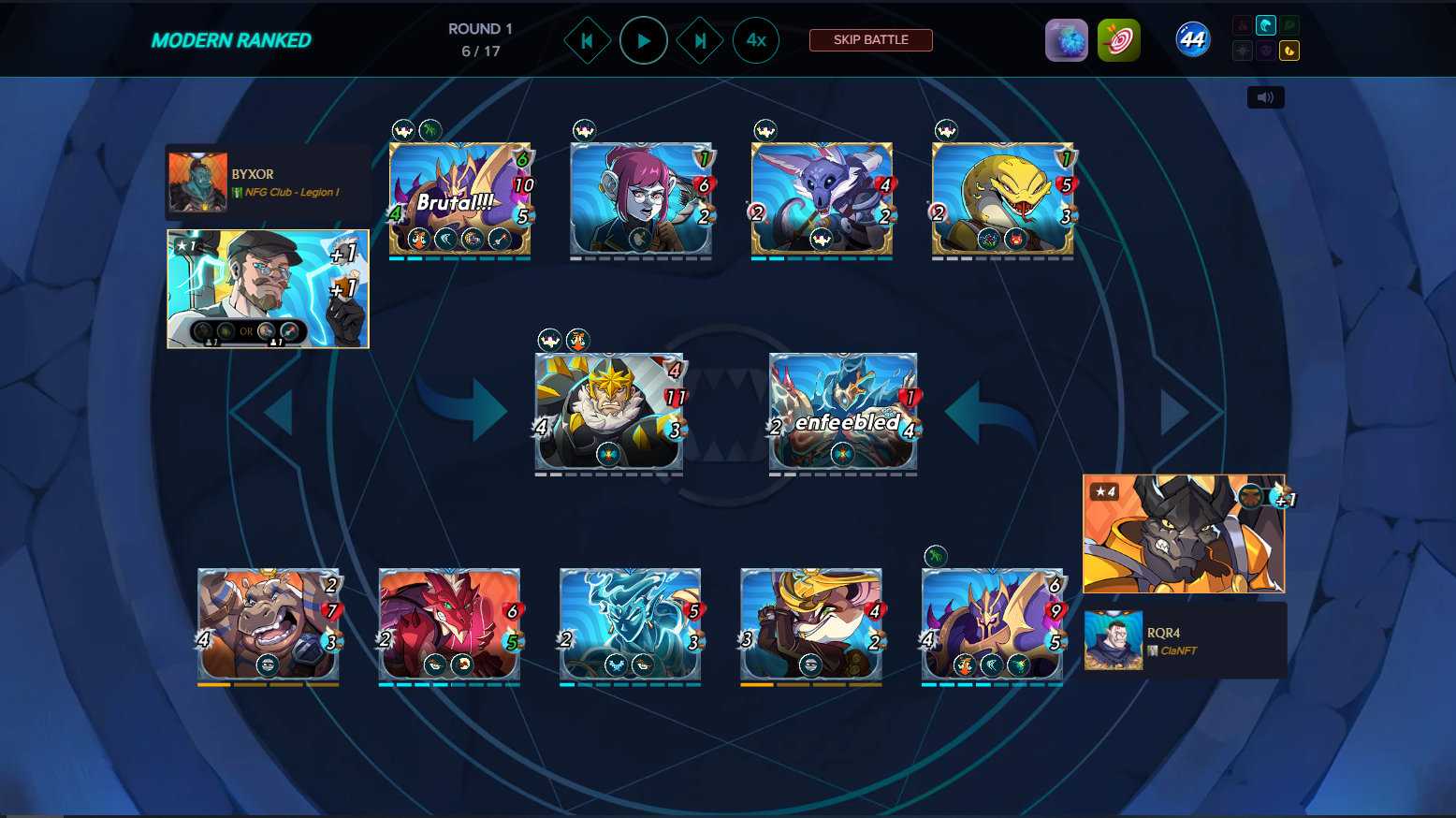Click the purple sphere ruleset icon

(1066, 39)
